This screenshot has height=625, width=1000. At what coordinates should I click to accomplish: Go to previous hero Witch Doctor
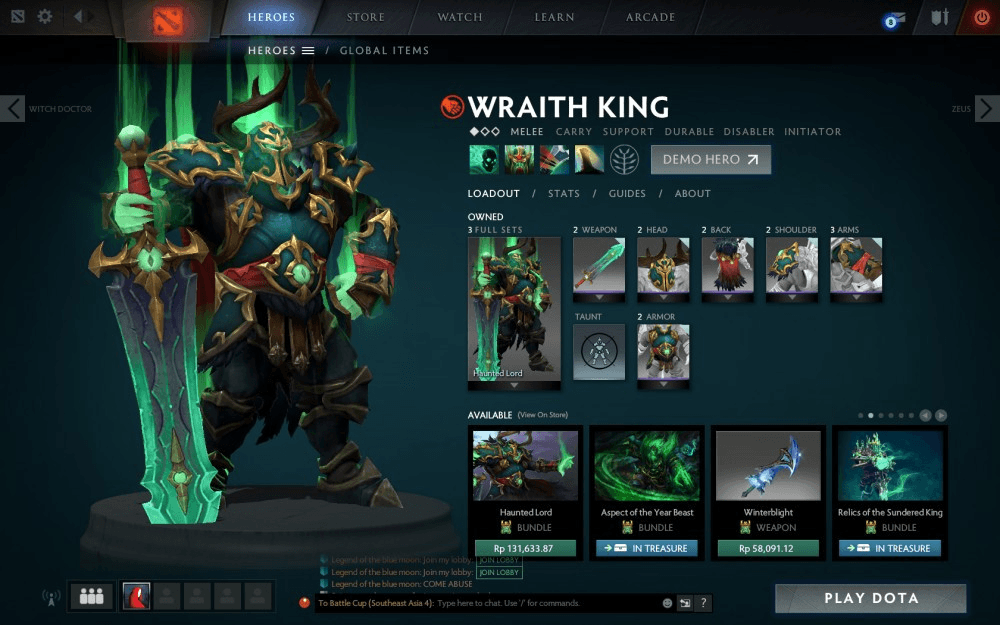tap(12, 109)
